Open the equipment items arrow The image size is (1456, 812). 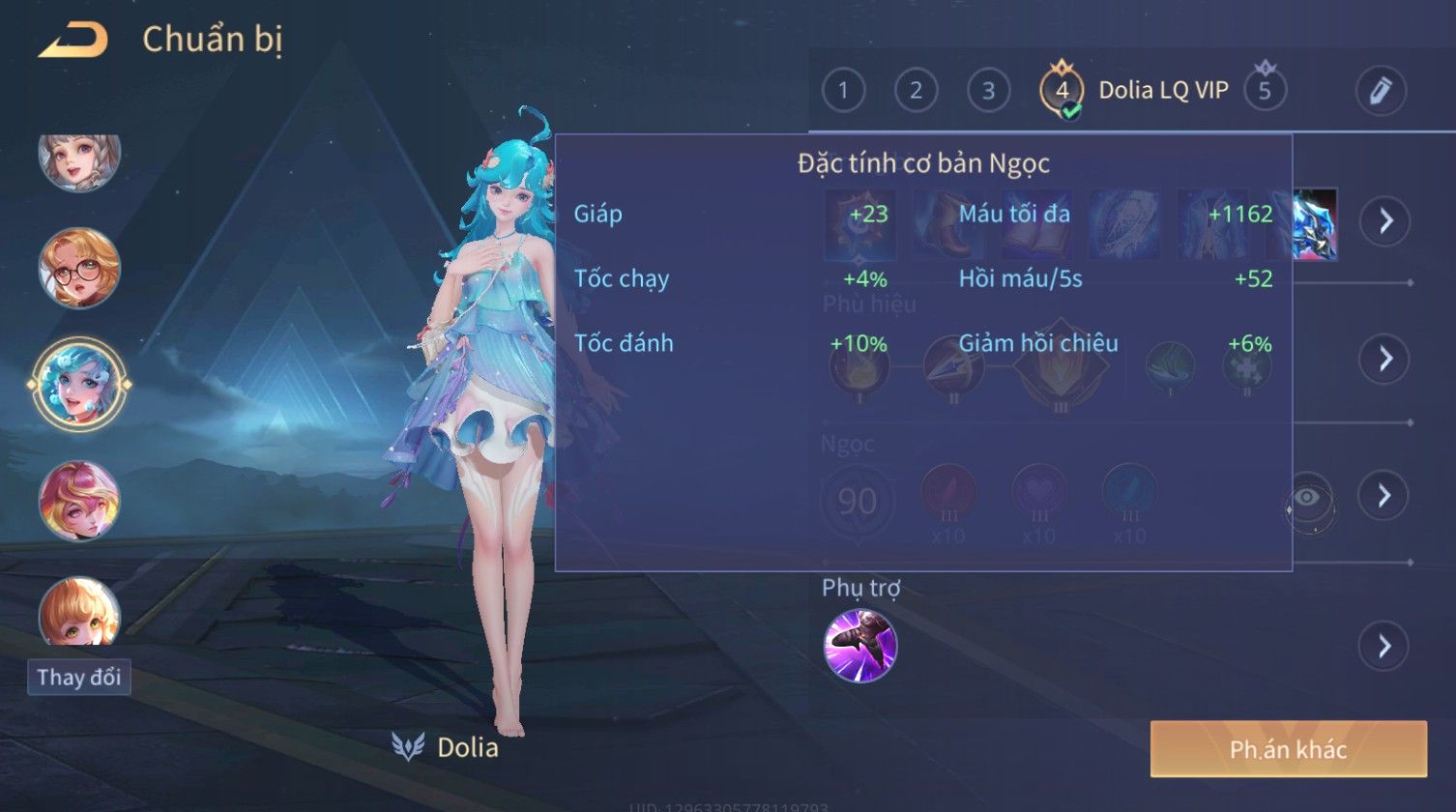(x=1385, y=221)
